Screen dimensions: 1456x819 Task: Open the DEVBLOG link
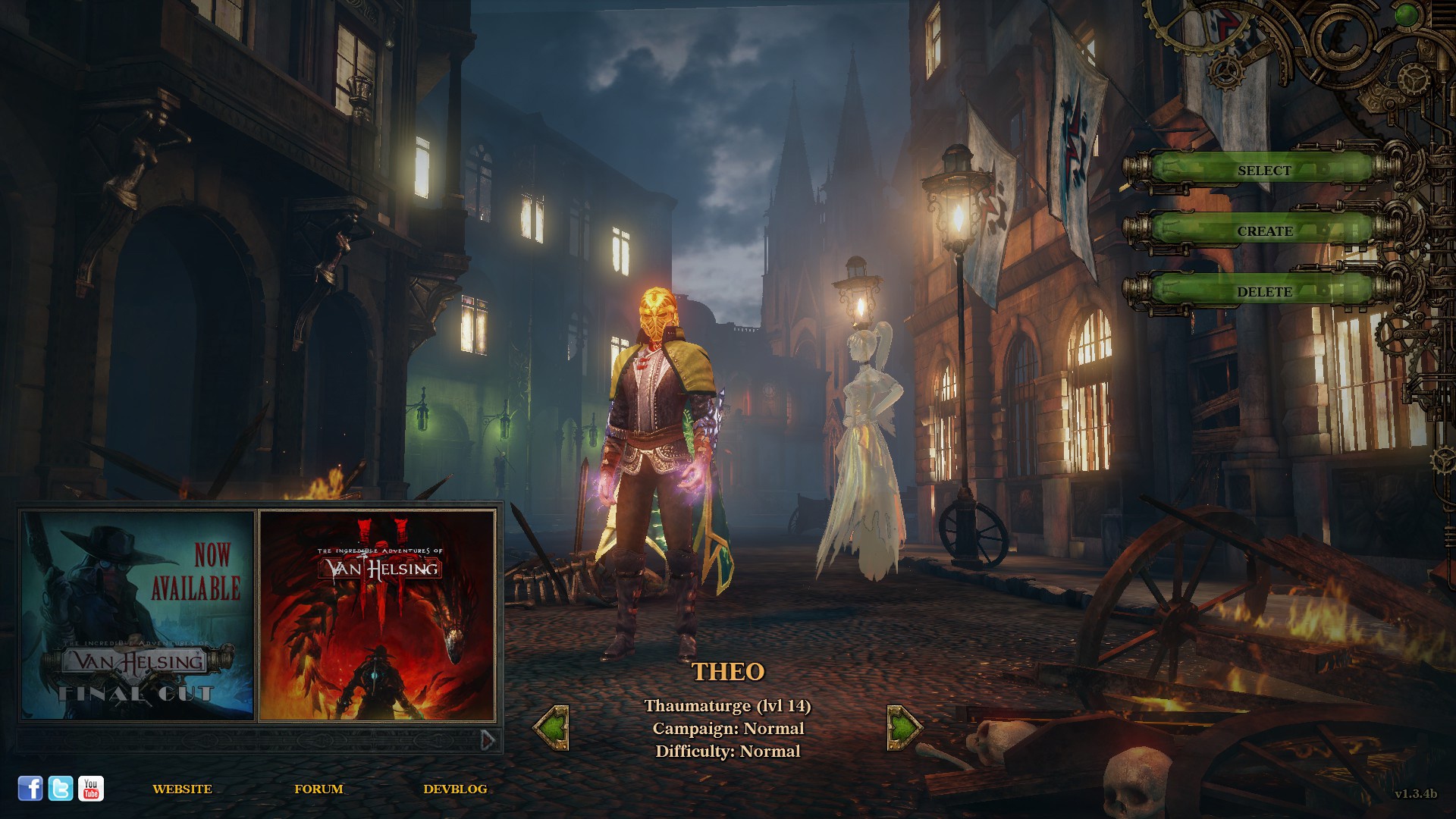(x=455, y=789)
